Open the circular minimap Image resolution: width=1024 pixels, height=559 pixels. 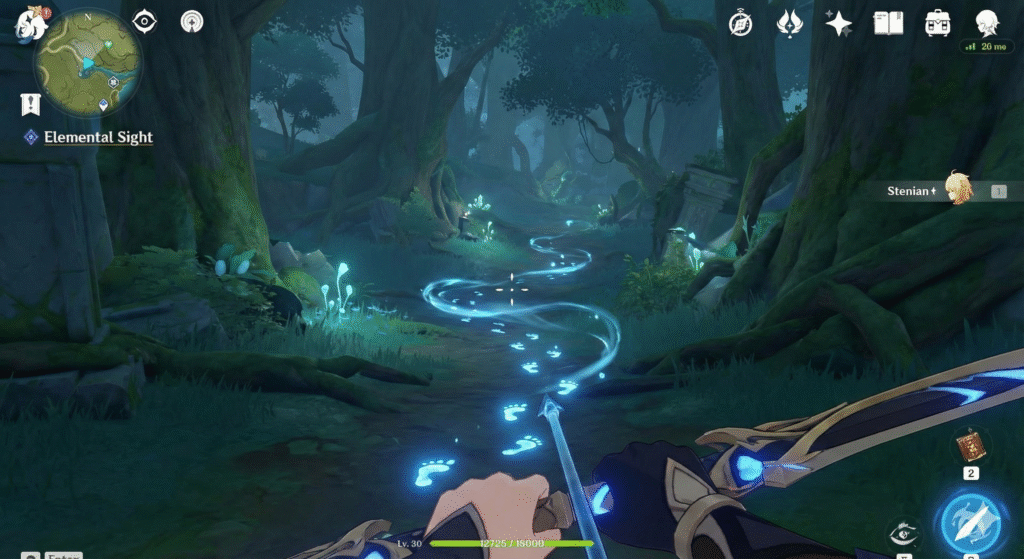[89, 65]
